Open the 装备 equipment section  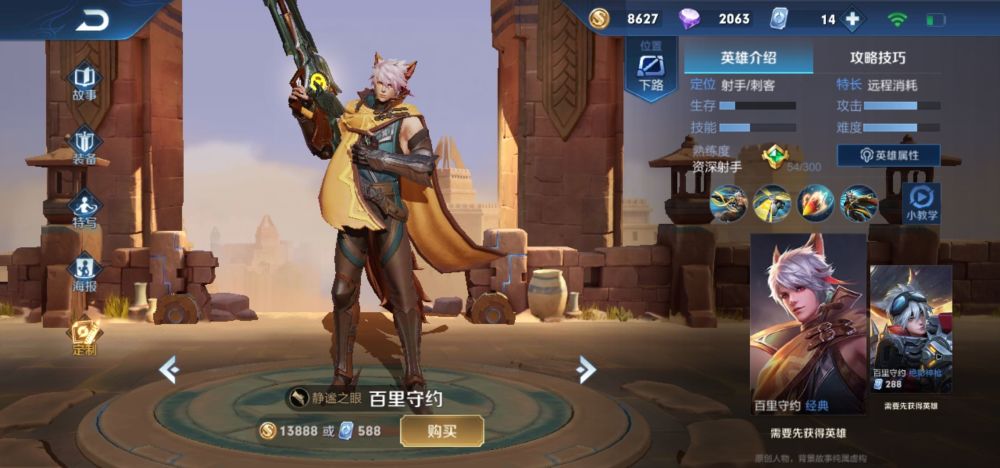pos(85,144)
